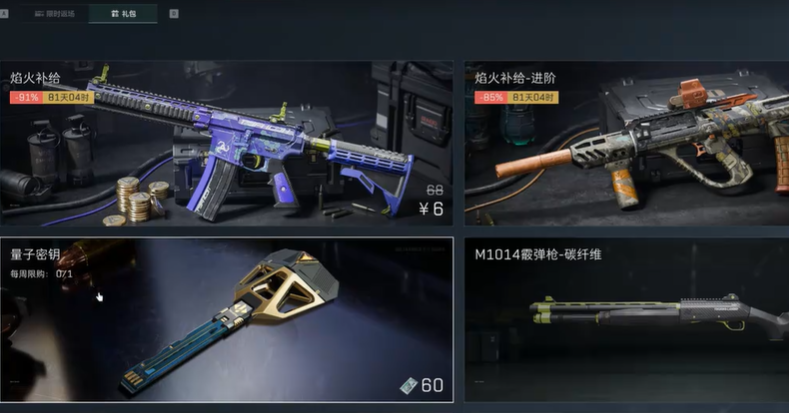Purchase 量子密钥 for 60 tickets
789x413 pixels.
421,386
